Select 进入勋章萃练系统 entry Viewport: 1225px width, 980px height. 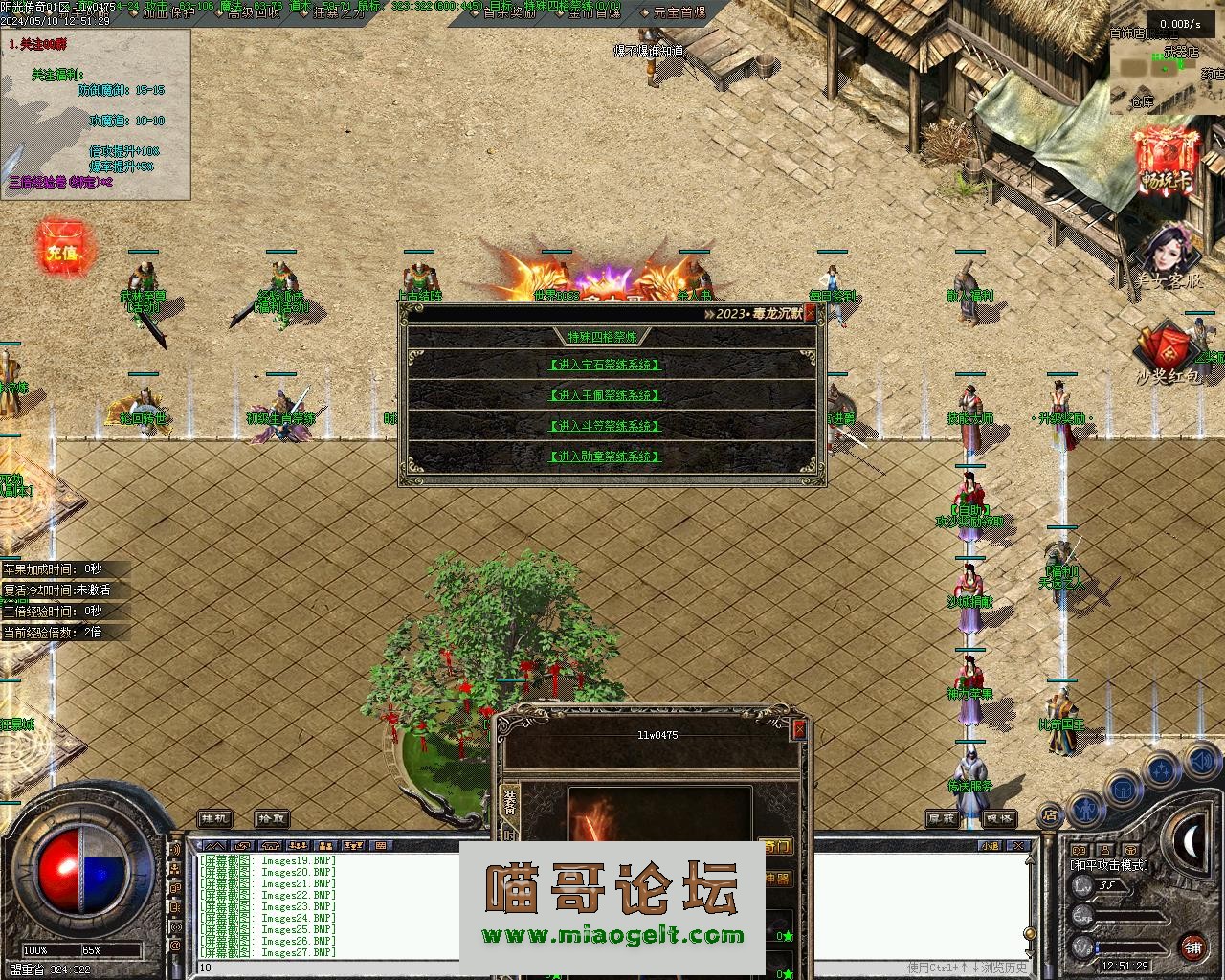pyautogui.click(x=605, y=457)
